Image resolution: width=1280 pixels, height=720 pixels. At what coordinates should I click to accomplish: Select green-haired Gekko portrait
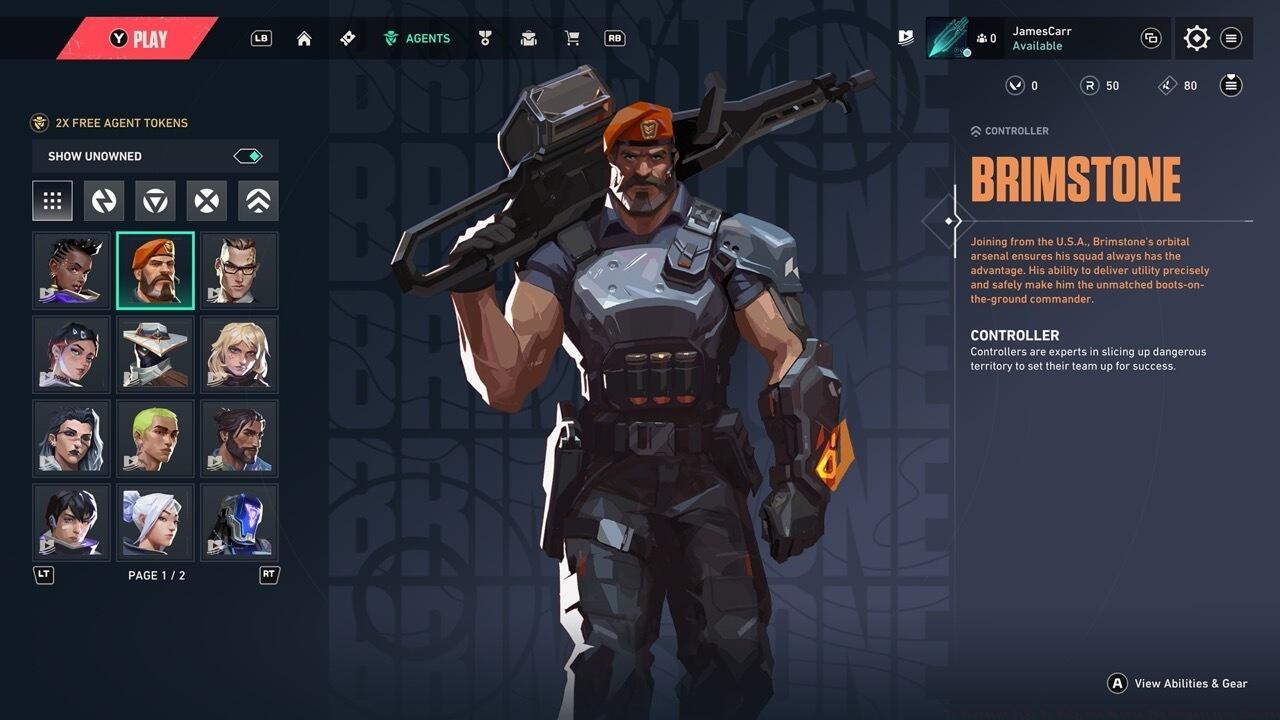pos(155,439)
